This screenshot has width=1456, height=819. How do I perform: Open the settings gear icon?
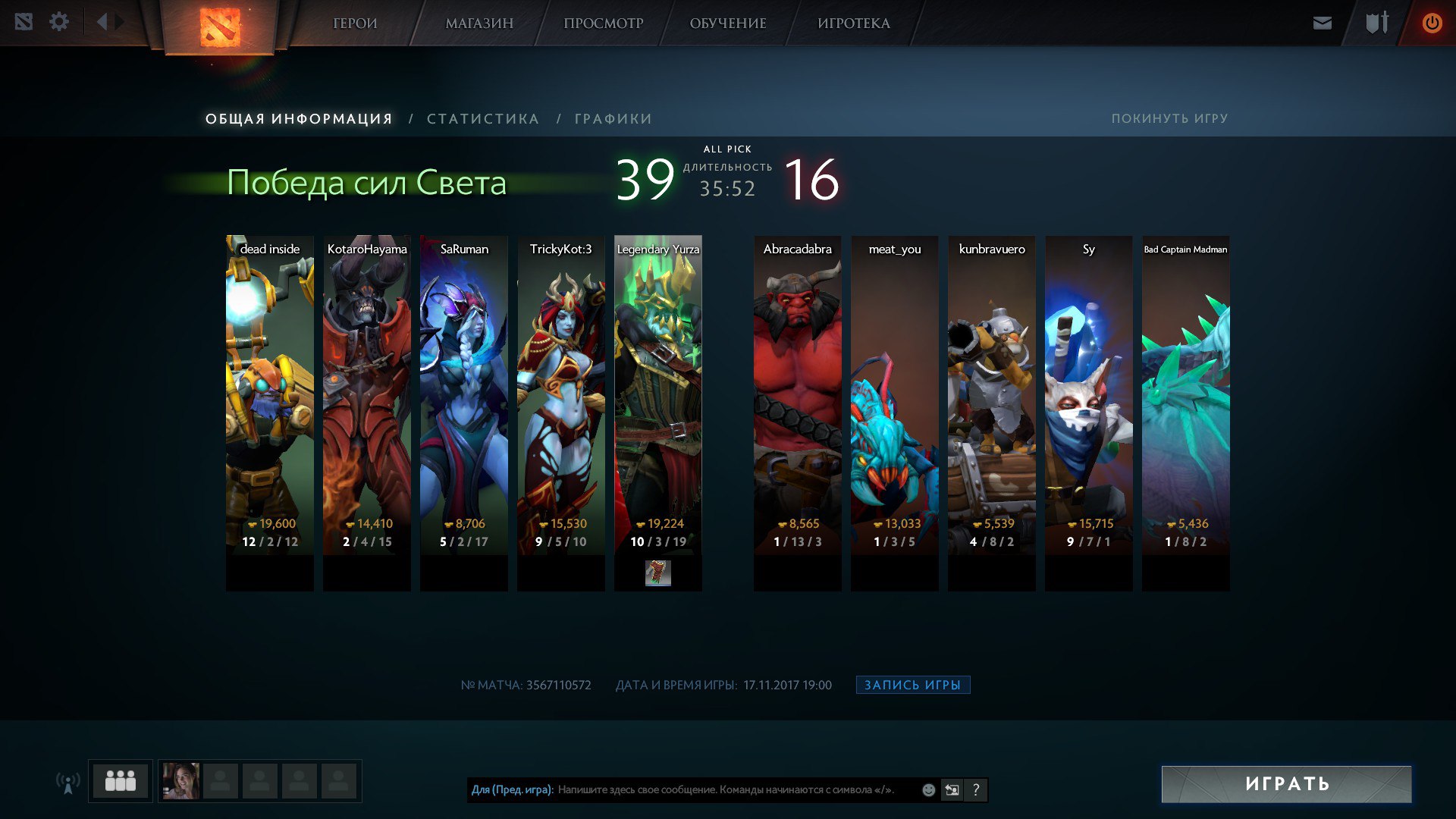click(x=59, y=22)
